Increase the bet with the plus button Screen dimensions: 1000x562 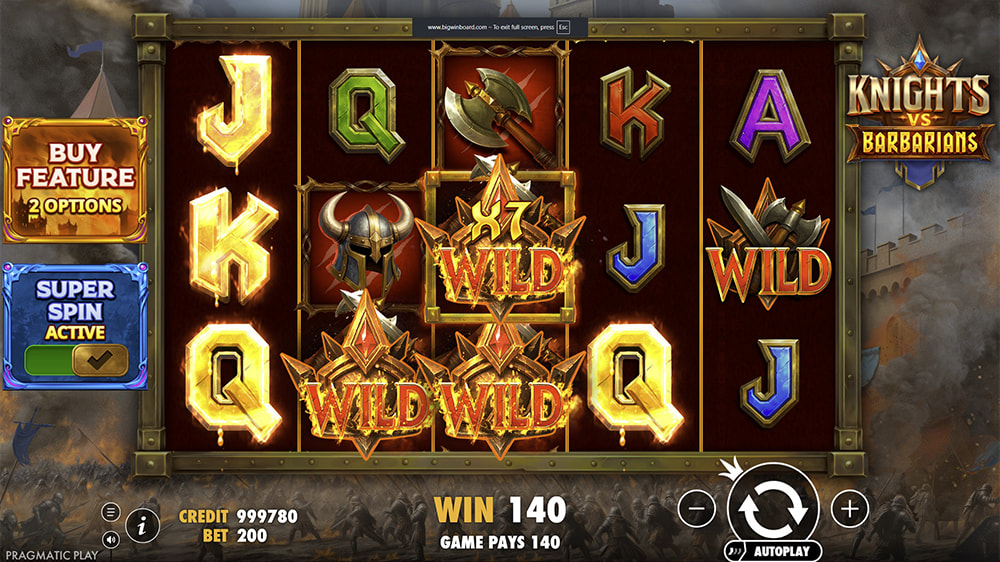click(x=850, y=509)
